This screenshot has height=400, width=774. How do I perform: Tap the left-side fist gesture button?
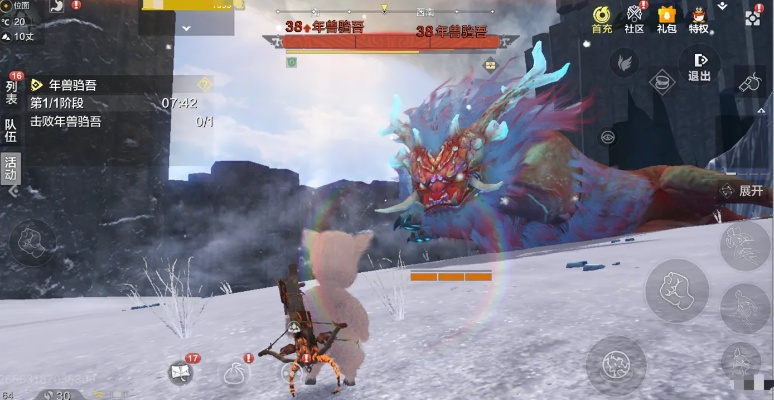[31, 240]
